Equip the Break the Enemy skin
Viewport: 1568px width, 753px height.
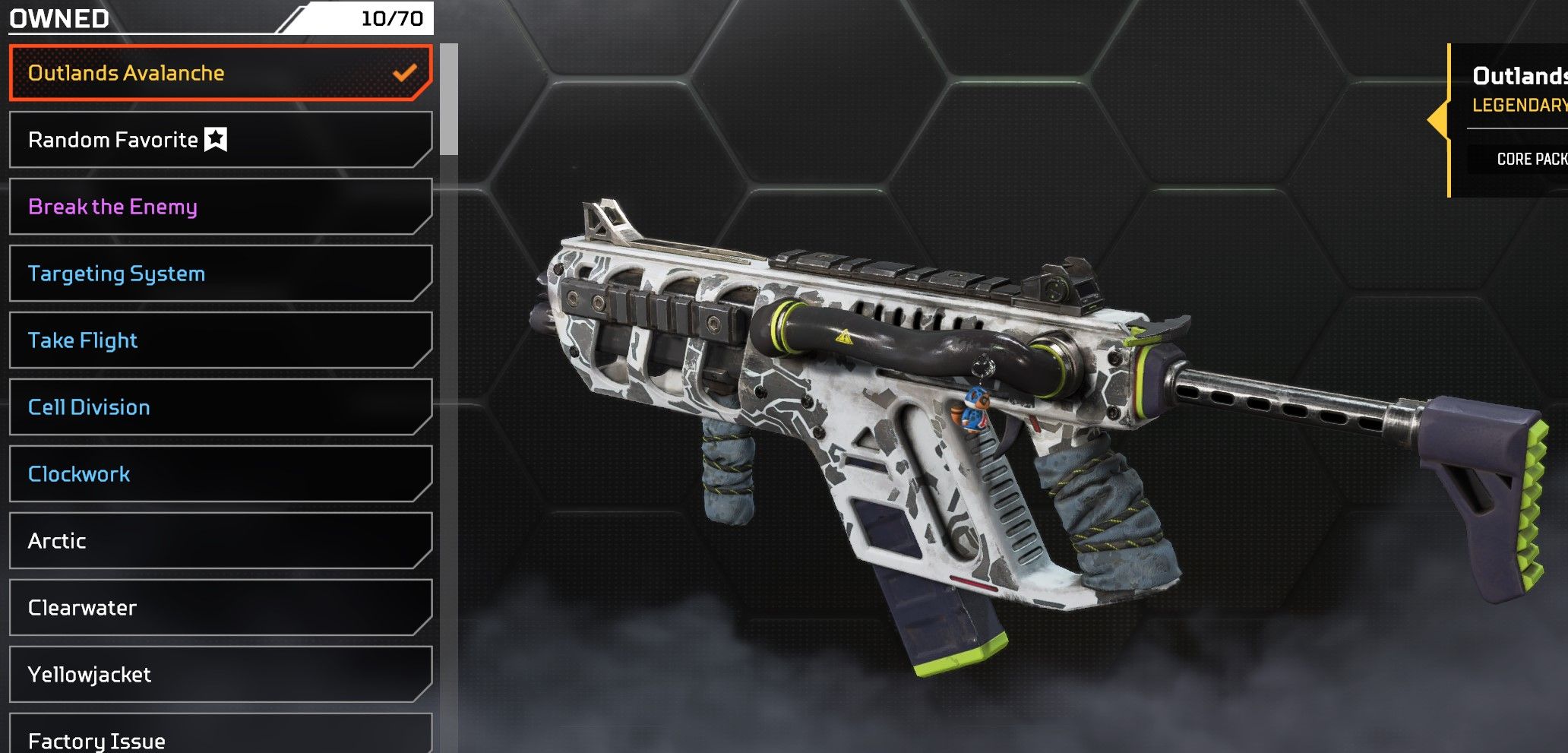(220, 207)
